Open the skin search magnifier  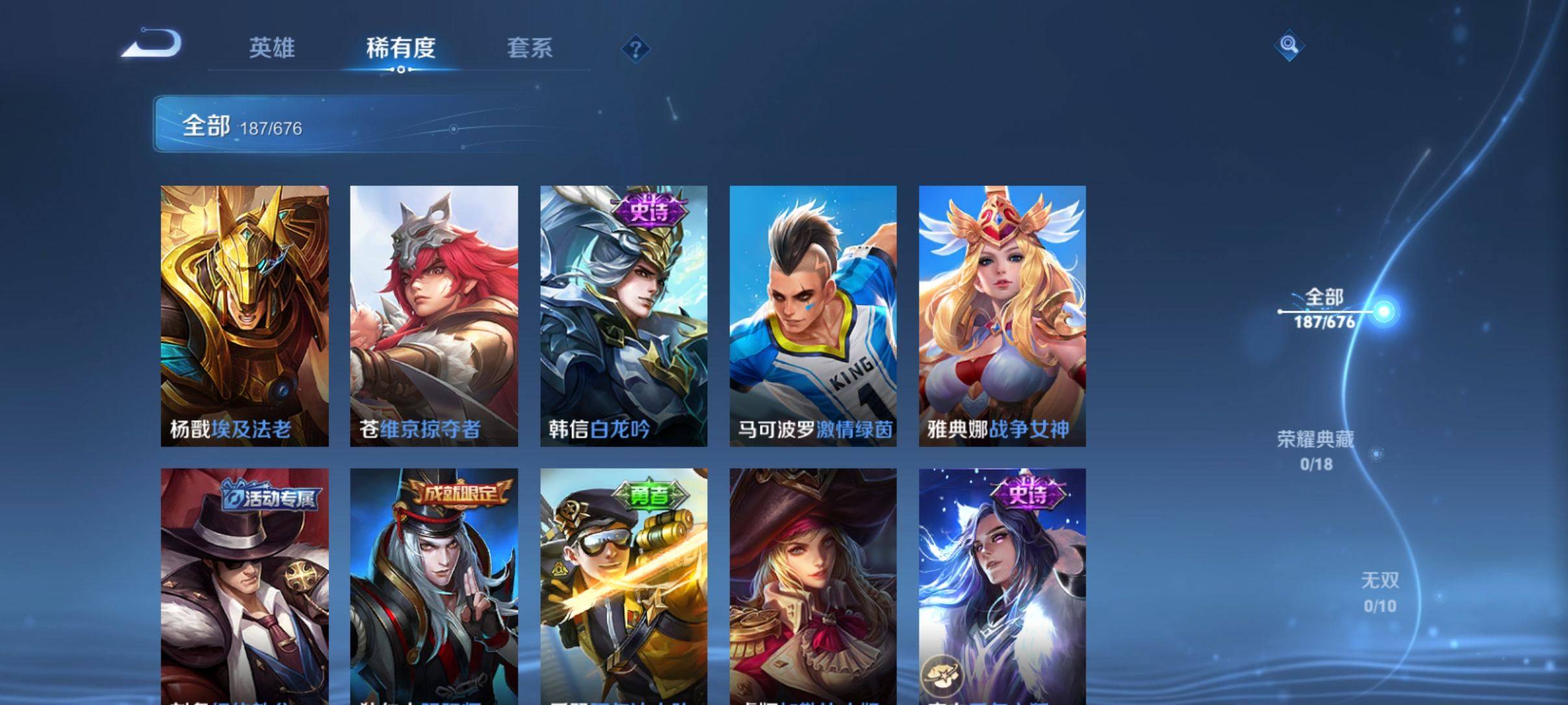tap(1288, 45)
